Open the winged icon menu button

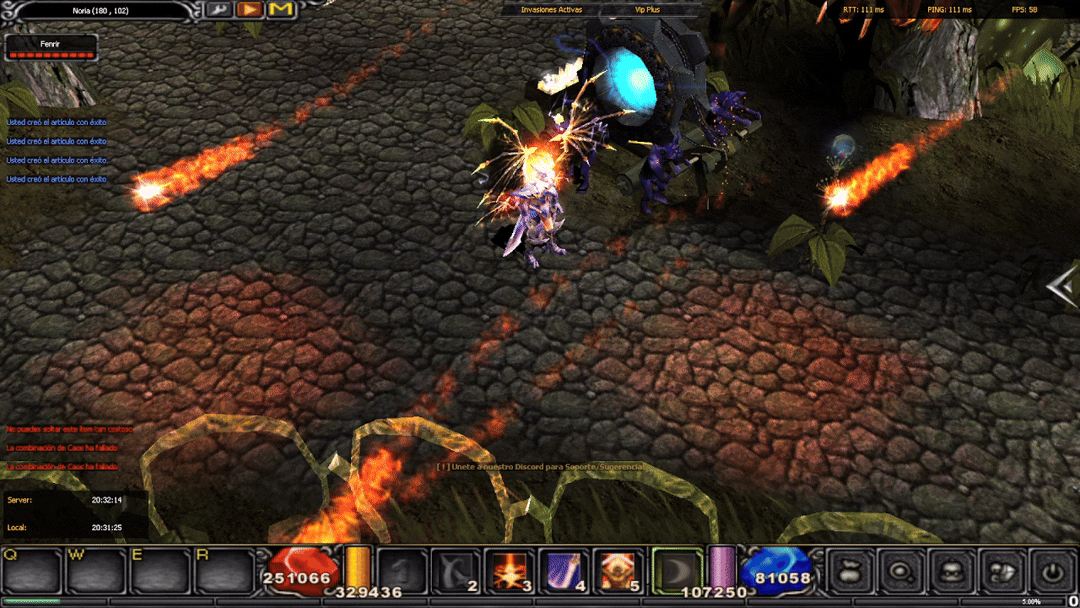coord(1002,571)
